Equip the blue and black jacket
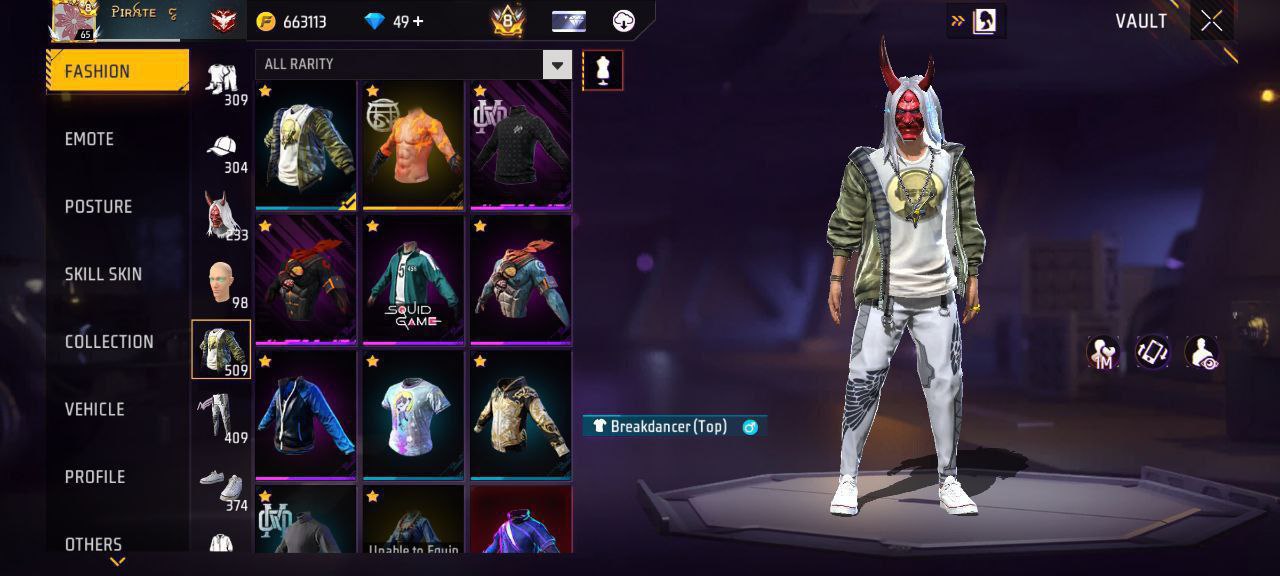The height and width of the screenshot is (576, 1280). [x=305, y=414]
